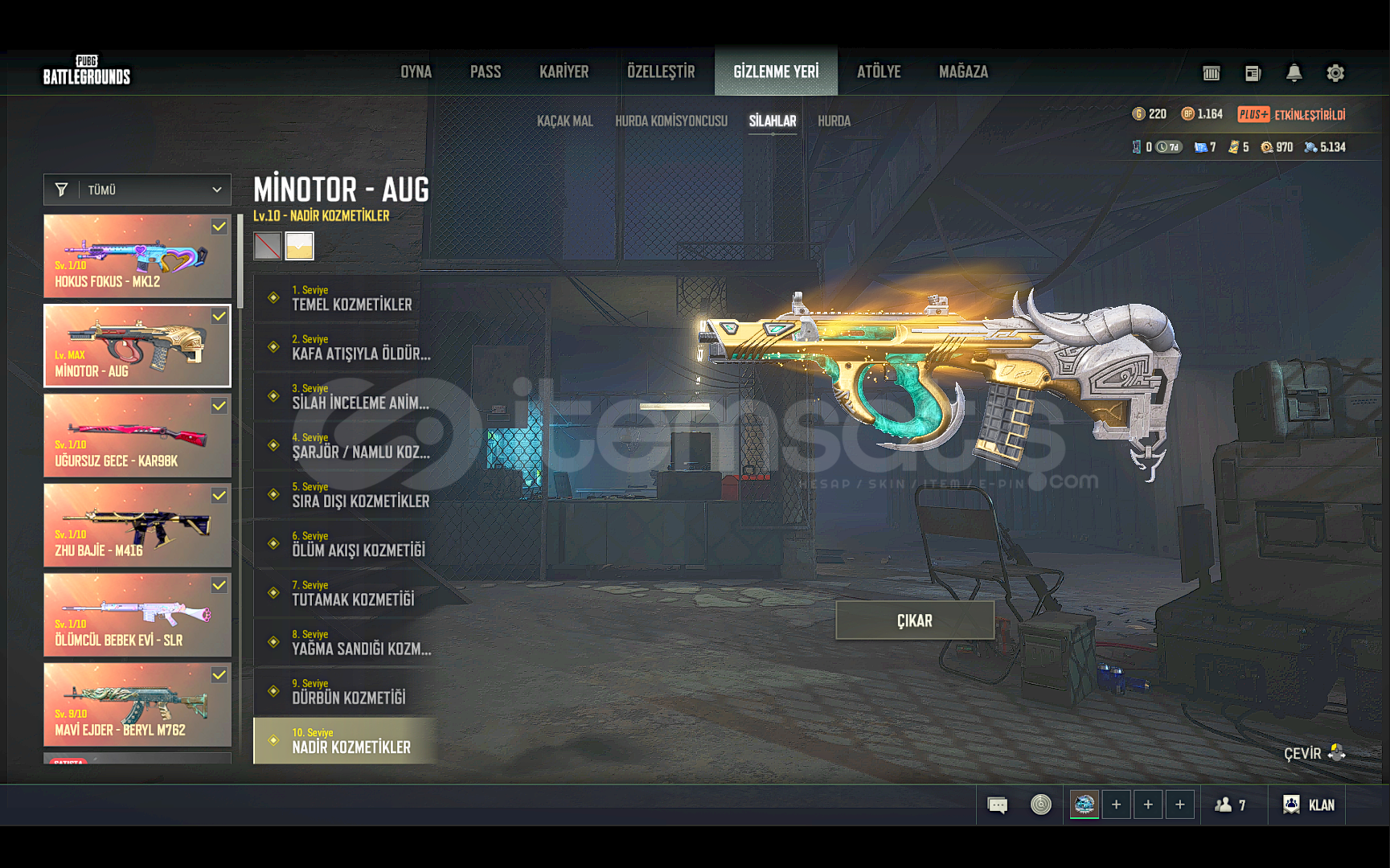Viewport: 1390px width, 868px height.
Task: Select the Zhu Bajie - M416 skin
Action: tap(137, 526)
